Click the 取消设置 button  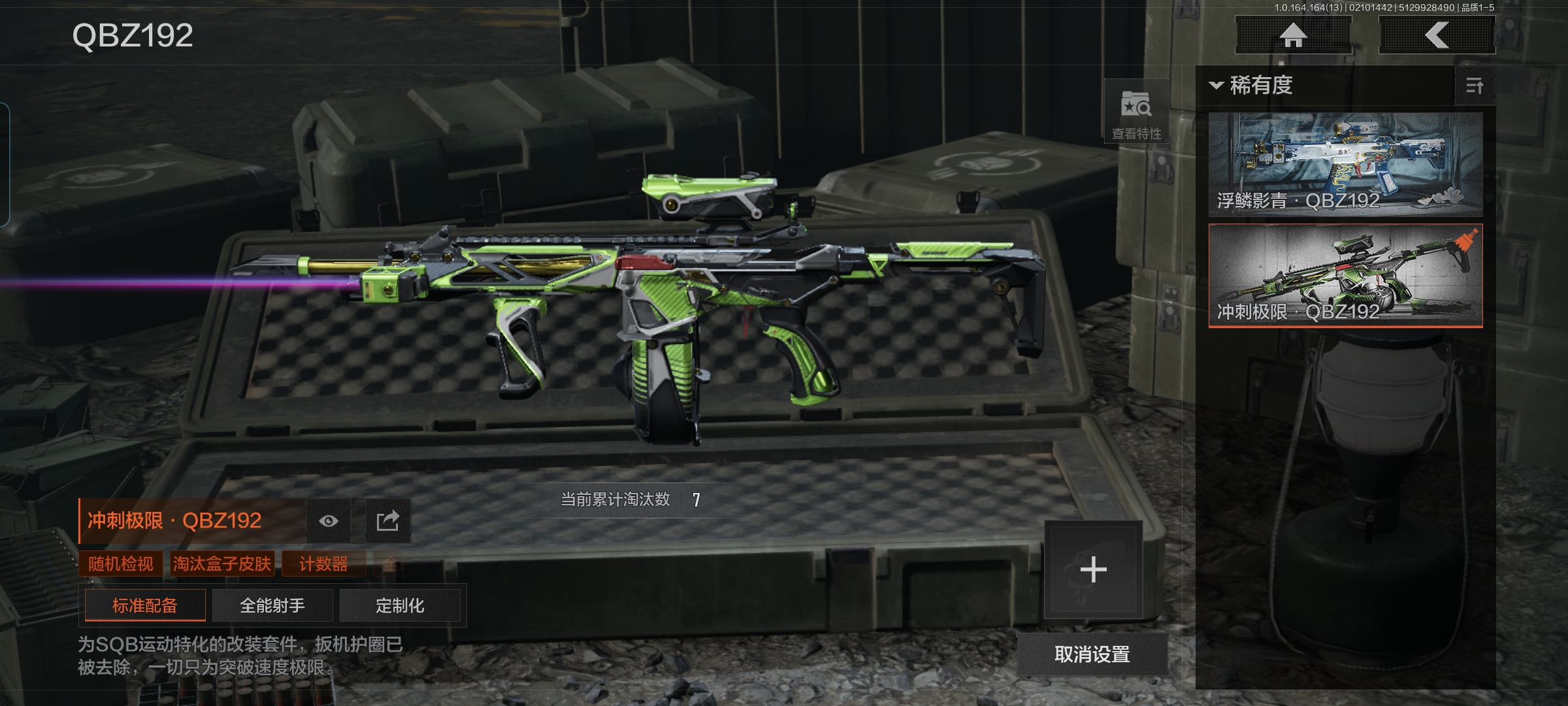click(x=1092, y=654)
